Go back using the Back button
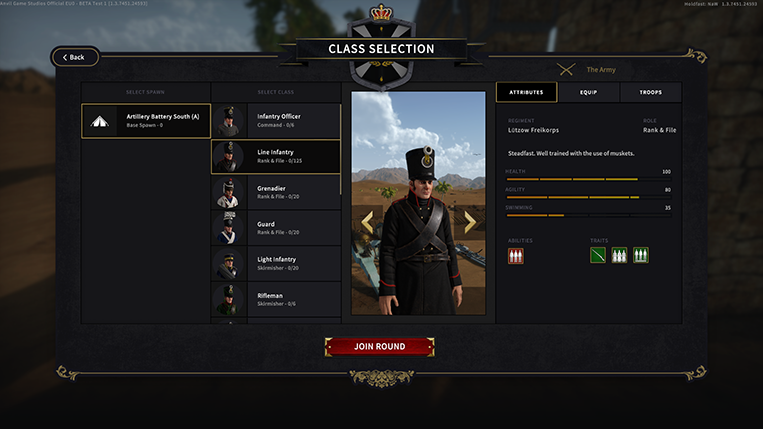This screenshot has width=763, height=429. click(x=75, y=57)
